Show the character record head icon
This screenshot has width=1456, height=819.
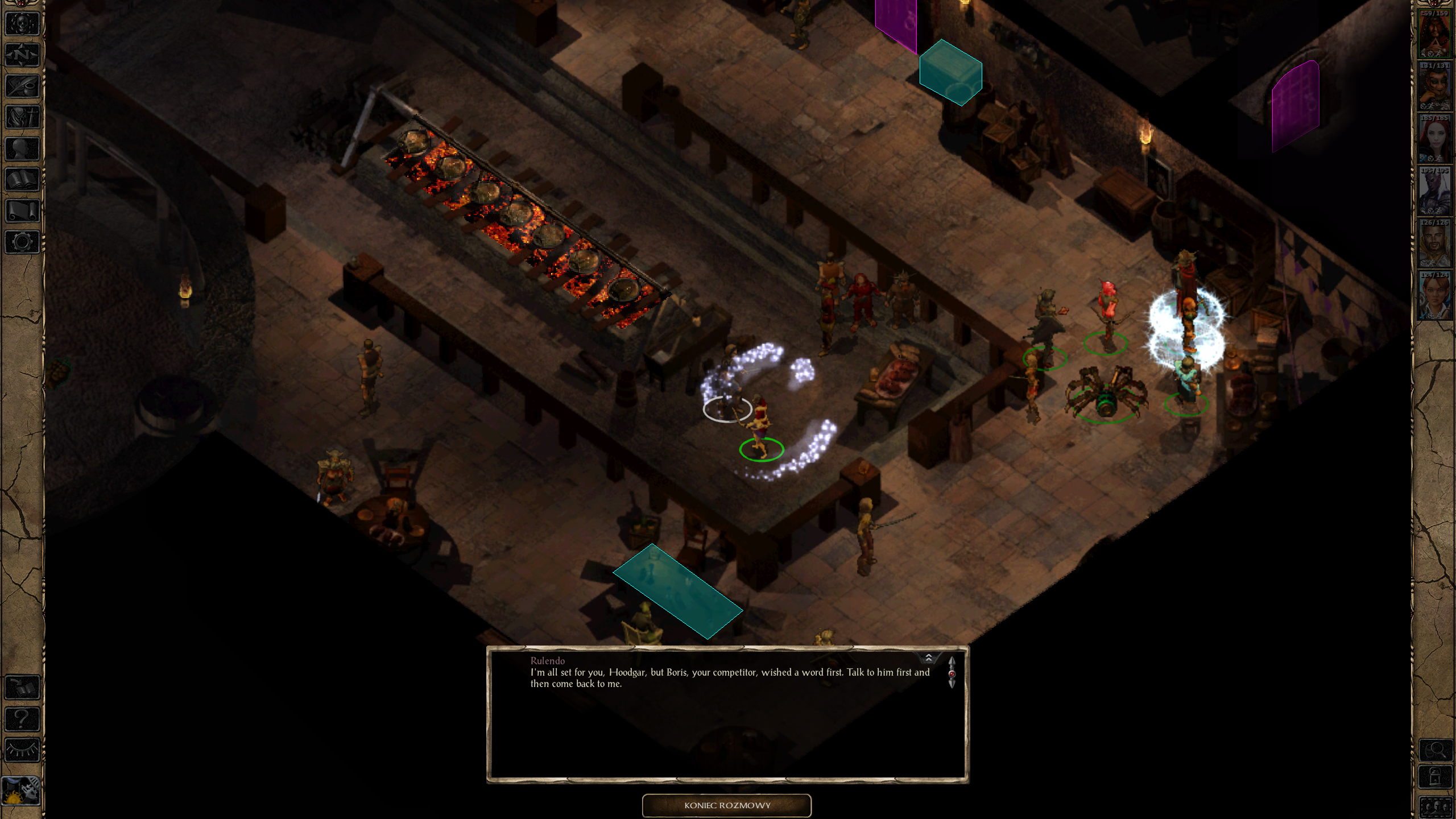tap(22, 149)
